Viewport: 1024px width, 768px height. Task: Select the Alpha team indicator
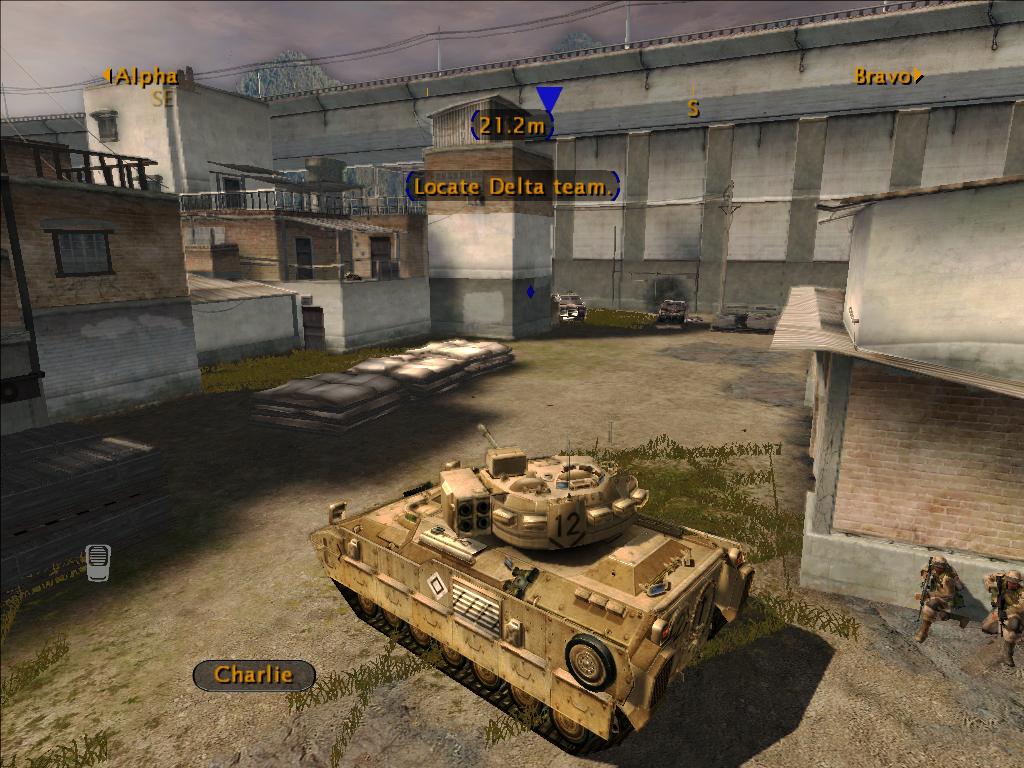pyautogui.click(x=142, y=76)
